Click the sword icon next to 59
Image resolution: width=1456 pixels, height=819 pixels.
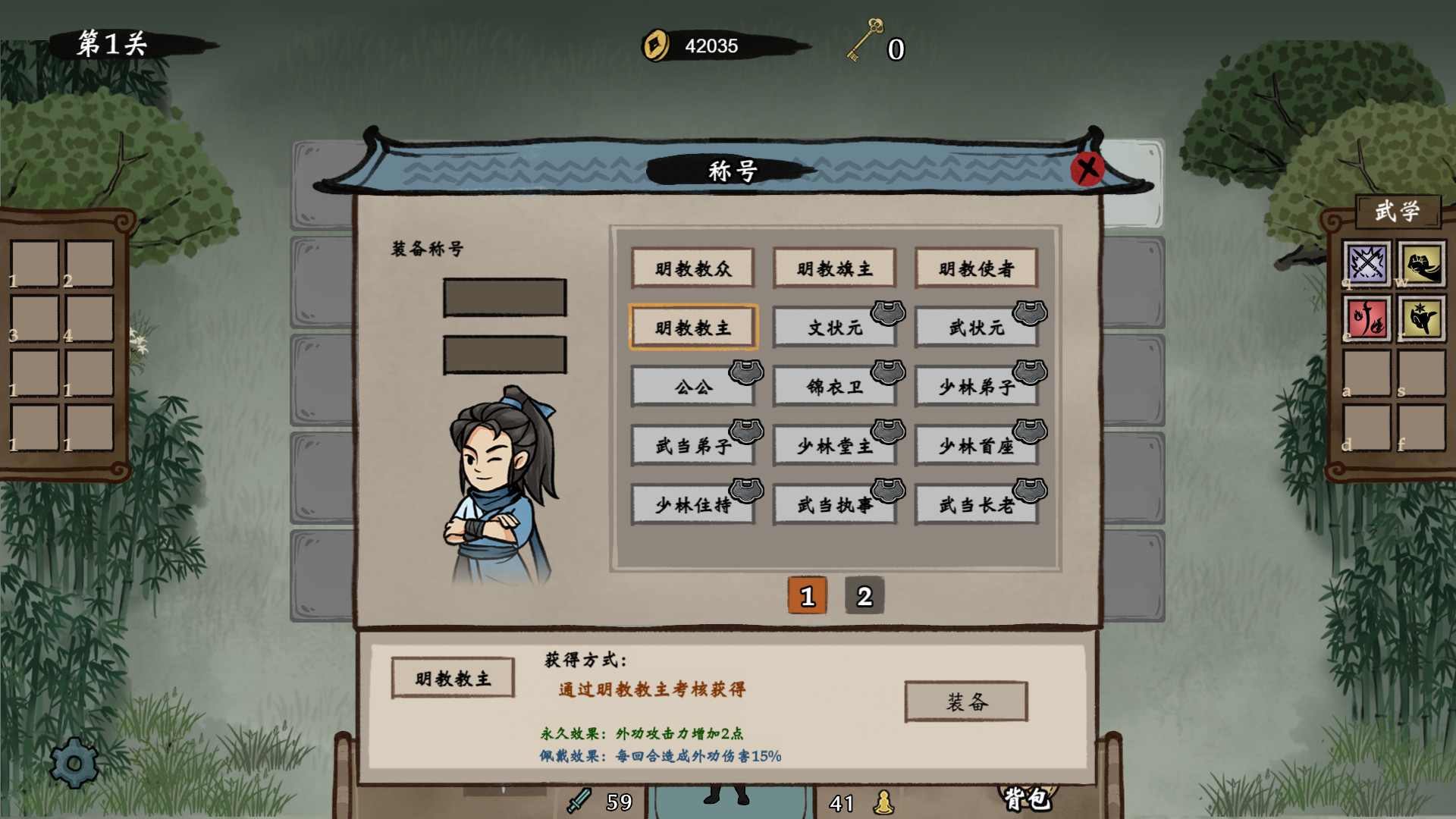click(x=577, y=801)
